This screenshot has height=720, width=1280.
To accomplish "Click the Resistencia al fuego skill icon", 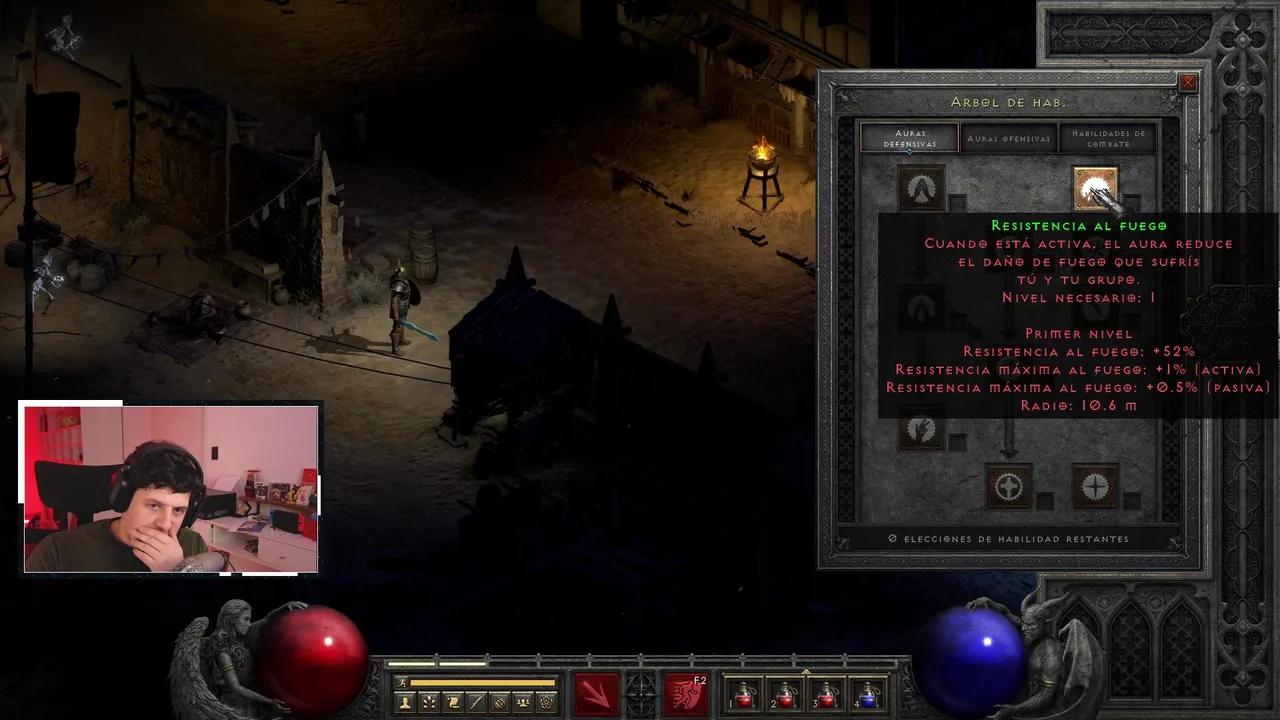I will point(1095,188).
